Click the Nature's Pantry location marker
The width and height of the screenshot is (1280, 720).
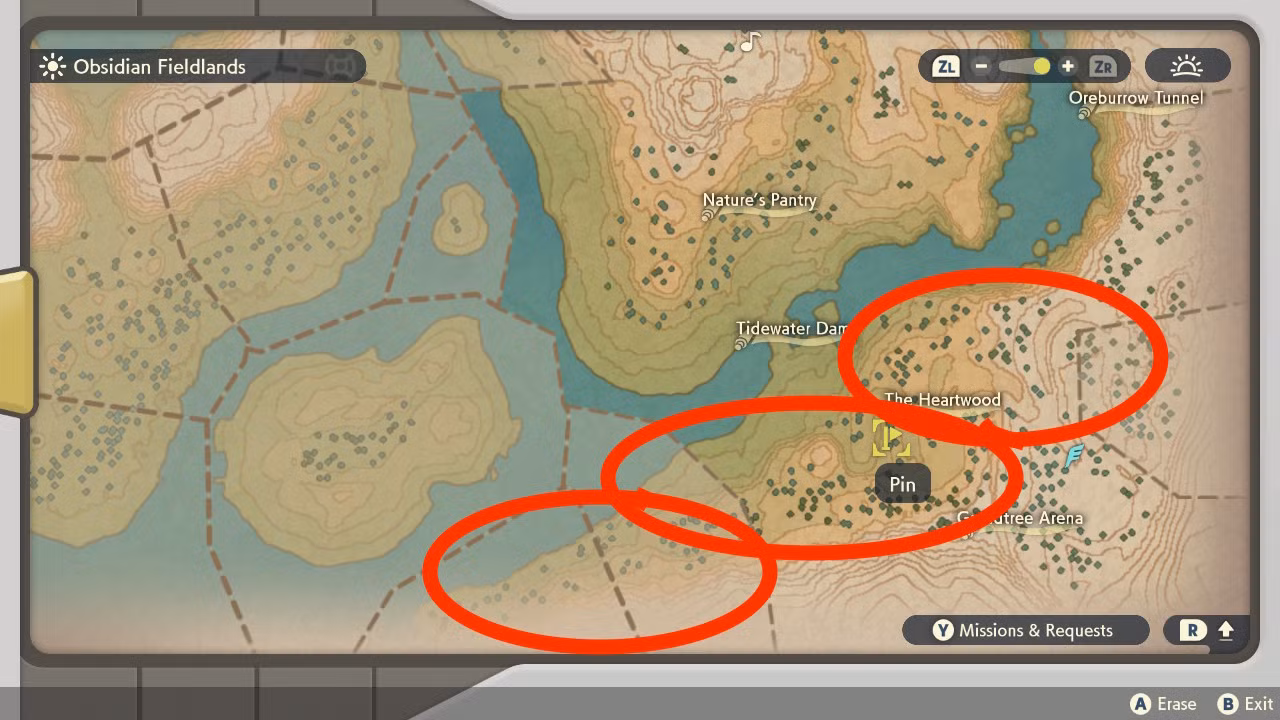tap(758, 200)
